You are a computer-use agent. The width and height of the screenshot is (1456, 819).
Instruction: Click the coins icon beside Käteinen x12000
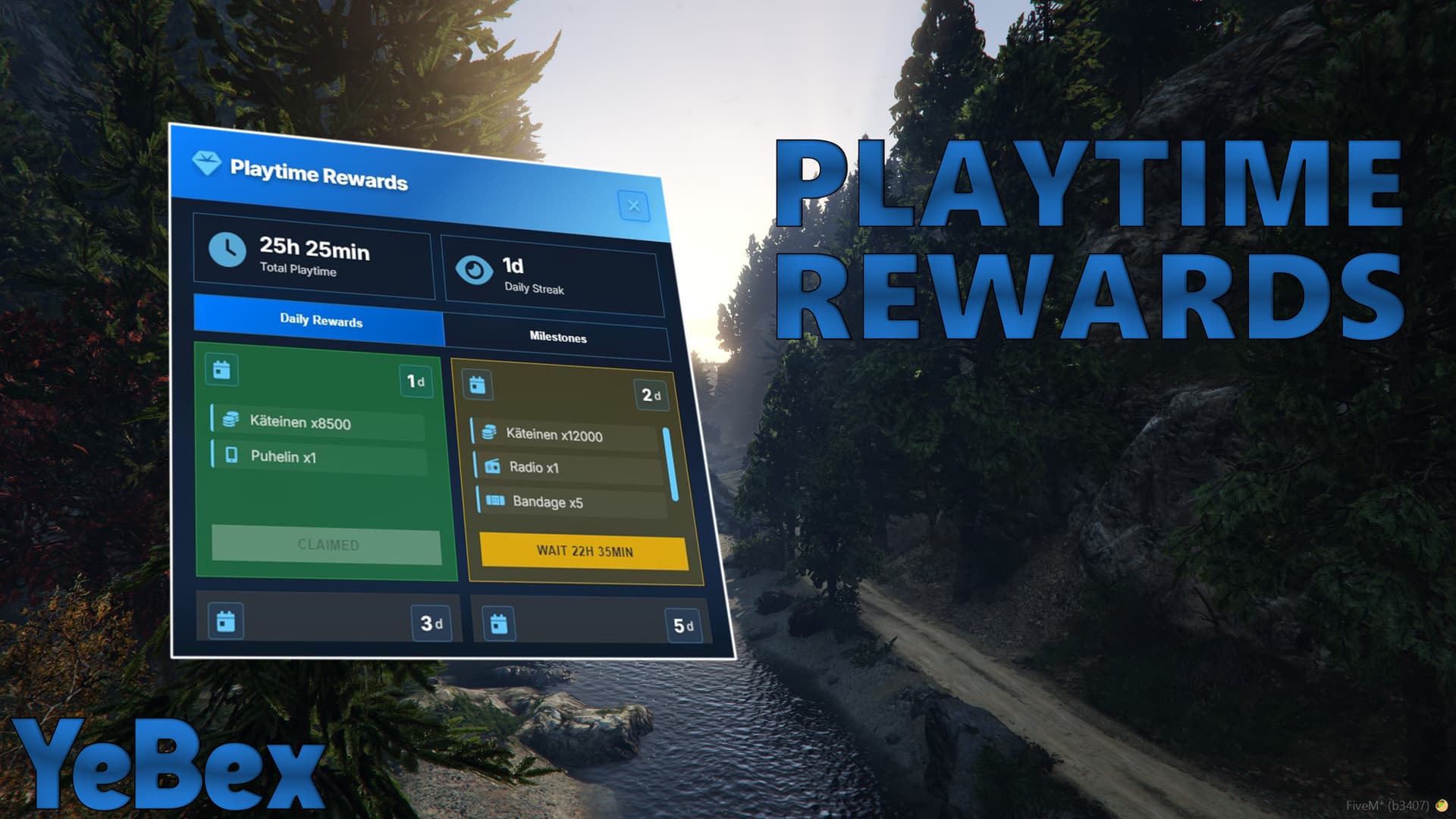click(x=491, y=432)
